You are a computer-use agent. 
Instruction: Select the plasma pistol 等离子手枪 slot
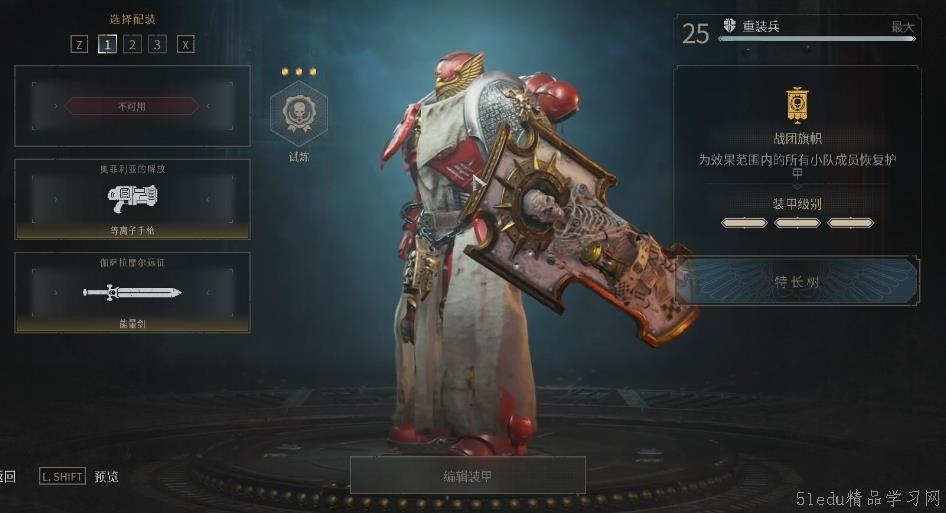[132, 199]
